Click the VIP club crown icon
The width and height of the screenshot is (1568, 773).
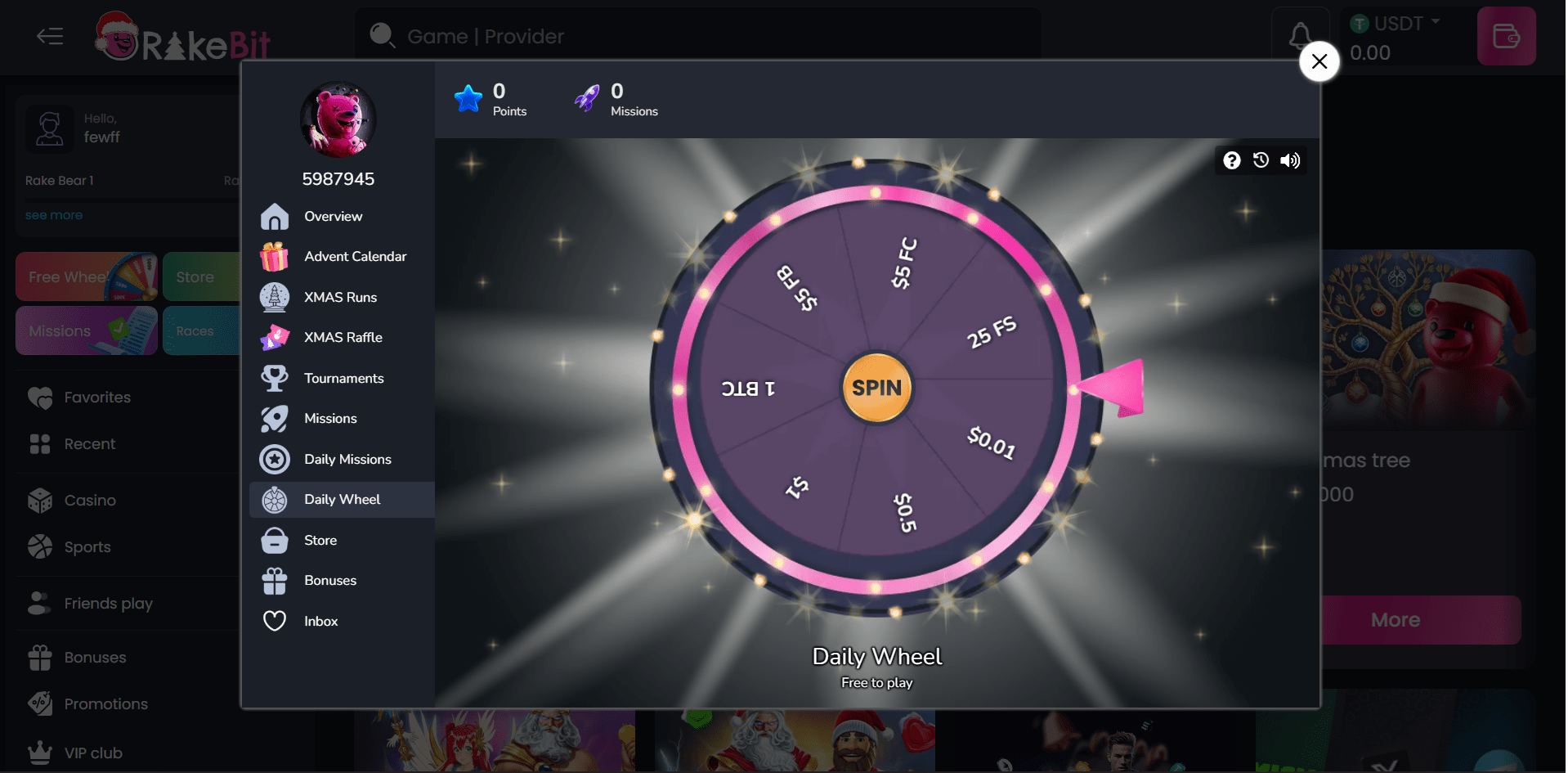[x=39, y=752]
